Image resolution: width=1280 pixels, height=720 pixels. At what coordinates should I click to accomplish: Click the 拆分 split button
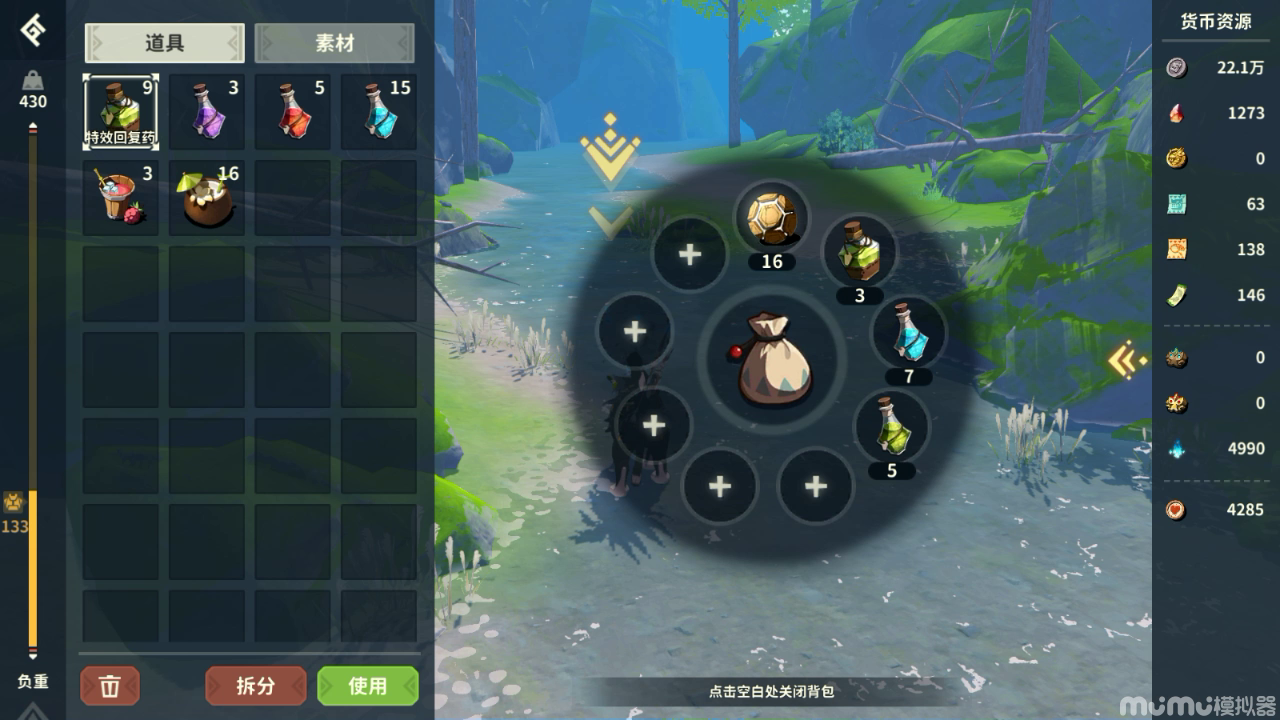255,686
